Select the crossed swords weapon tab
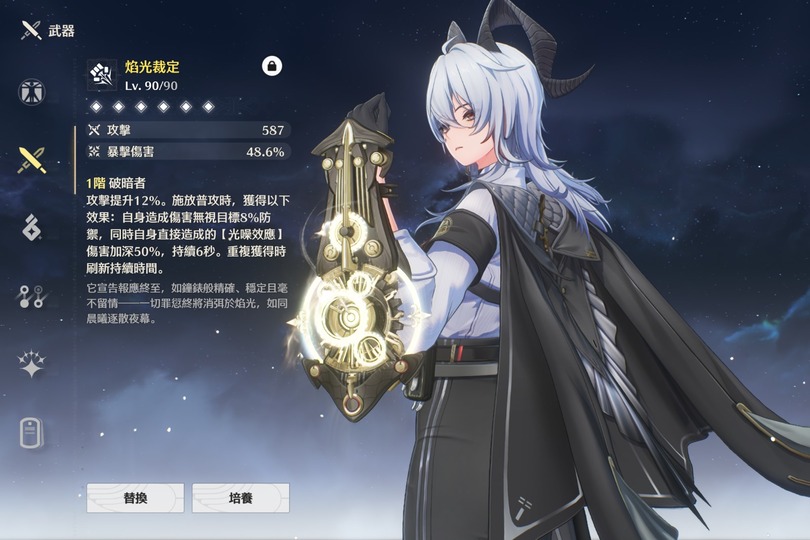810x540 pixels. 32,159
